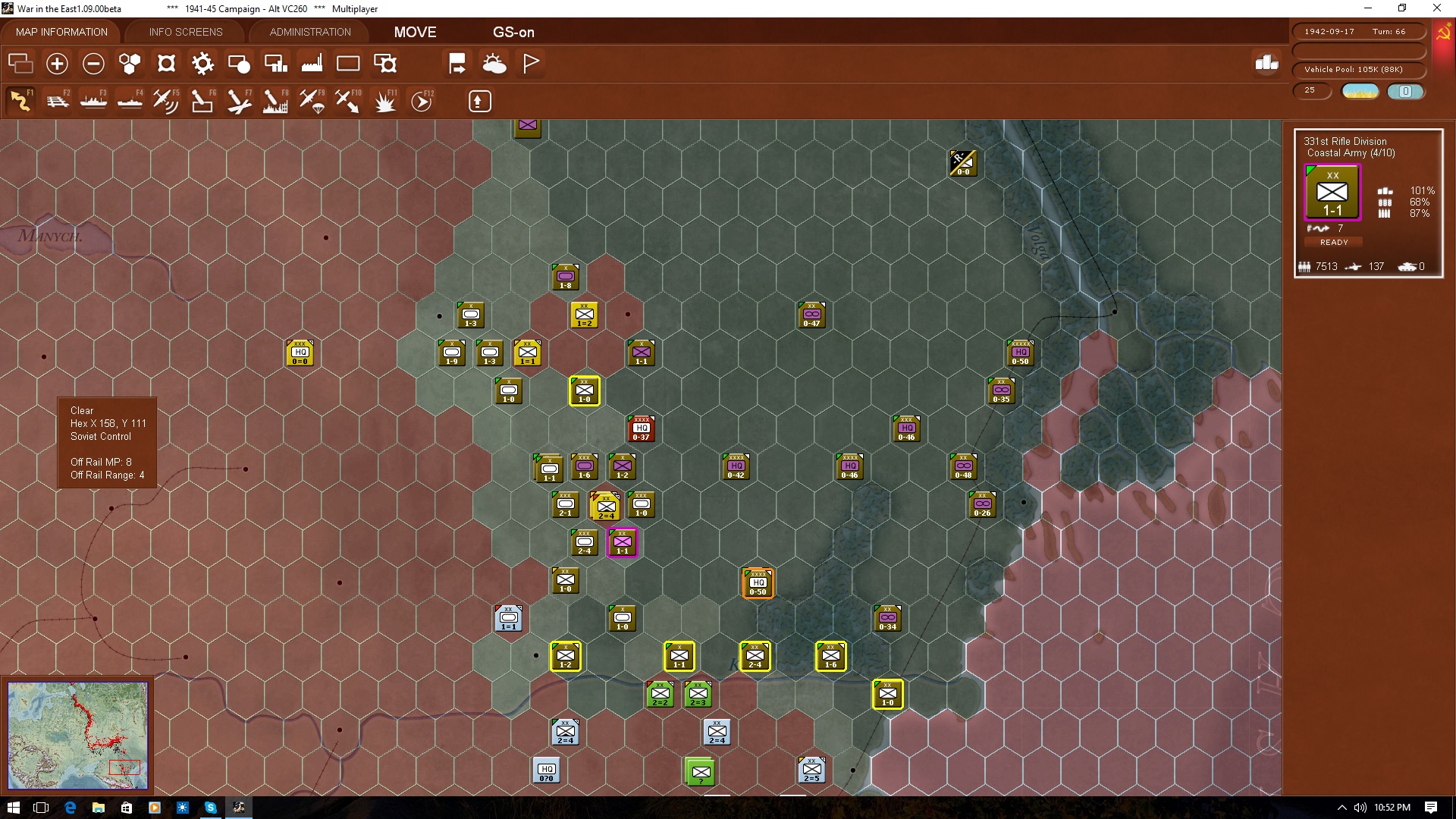Switch to rail transport mode F2

coord(58,100)
